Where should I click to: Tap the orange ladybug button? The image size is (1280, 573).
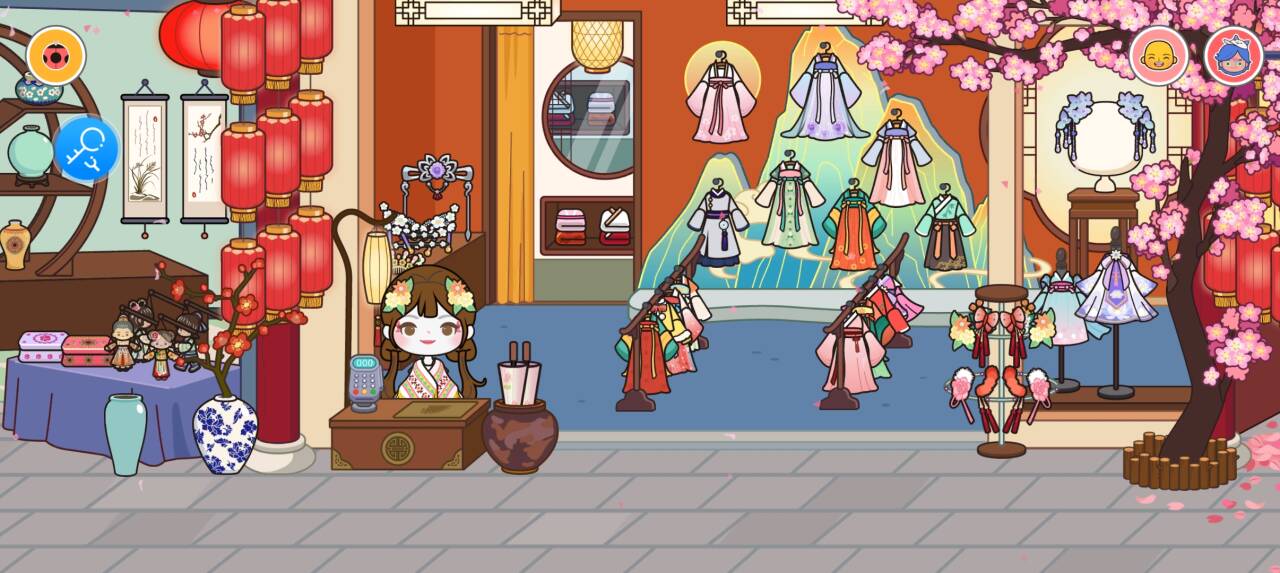point(56,56)
